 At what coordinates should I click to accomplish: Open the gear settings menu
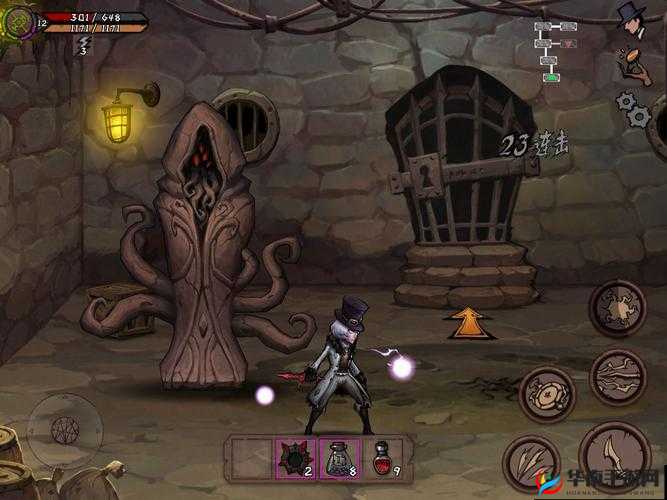(632, 107)
